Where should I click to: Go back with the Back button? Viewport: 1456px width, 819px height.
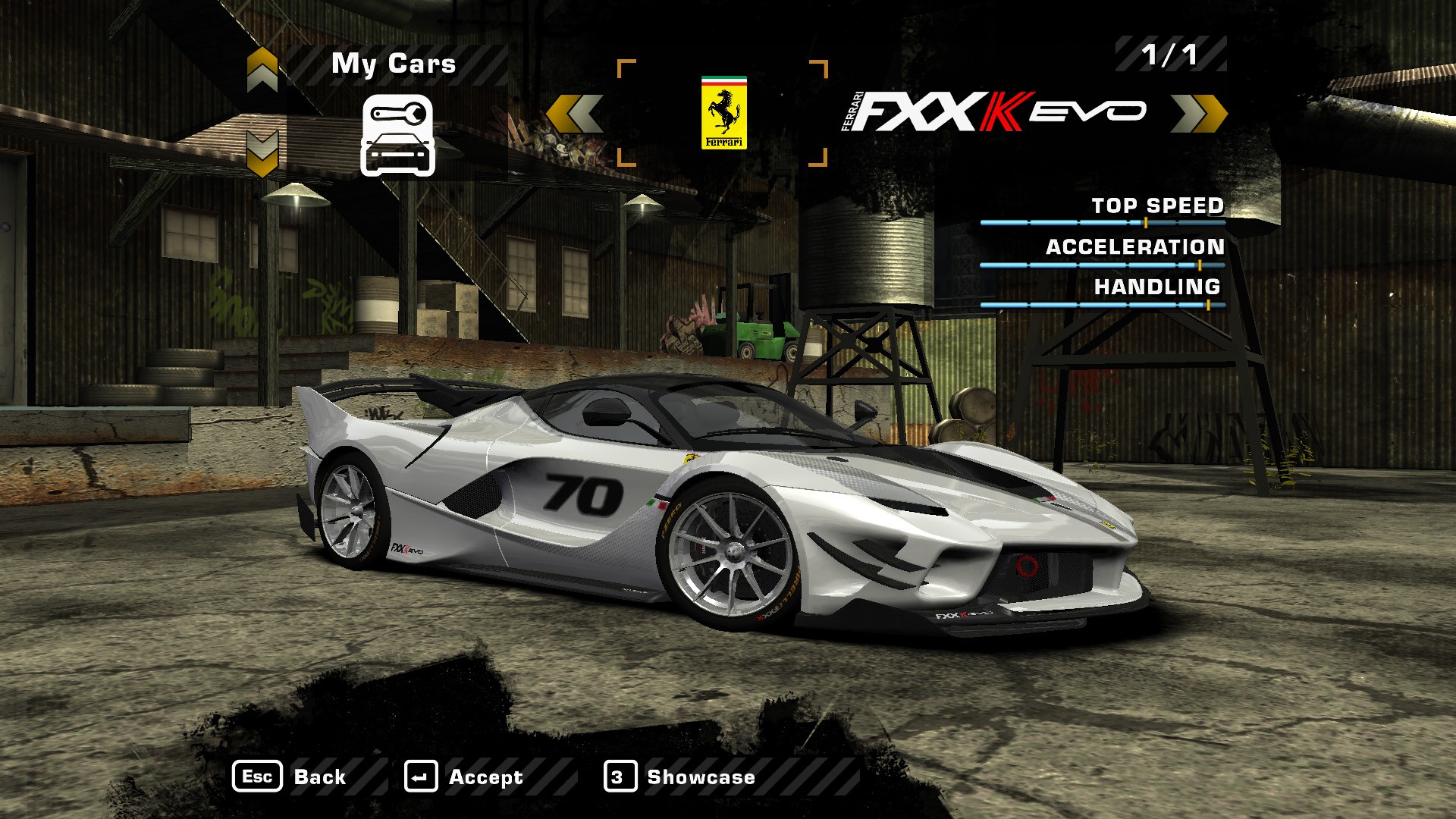pyautogui.click(x=290, y=777)
